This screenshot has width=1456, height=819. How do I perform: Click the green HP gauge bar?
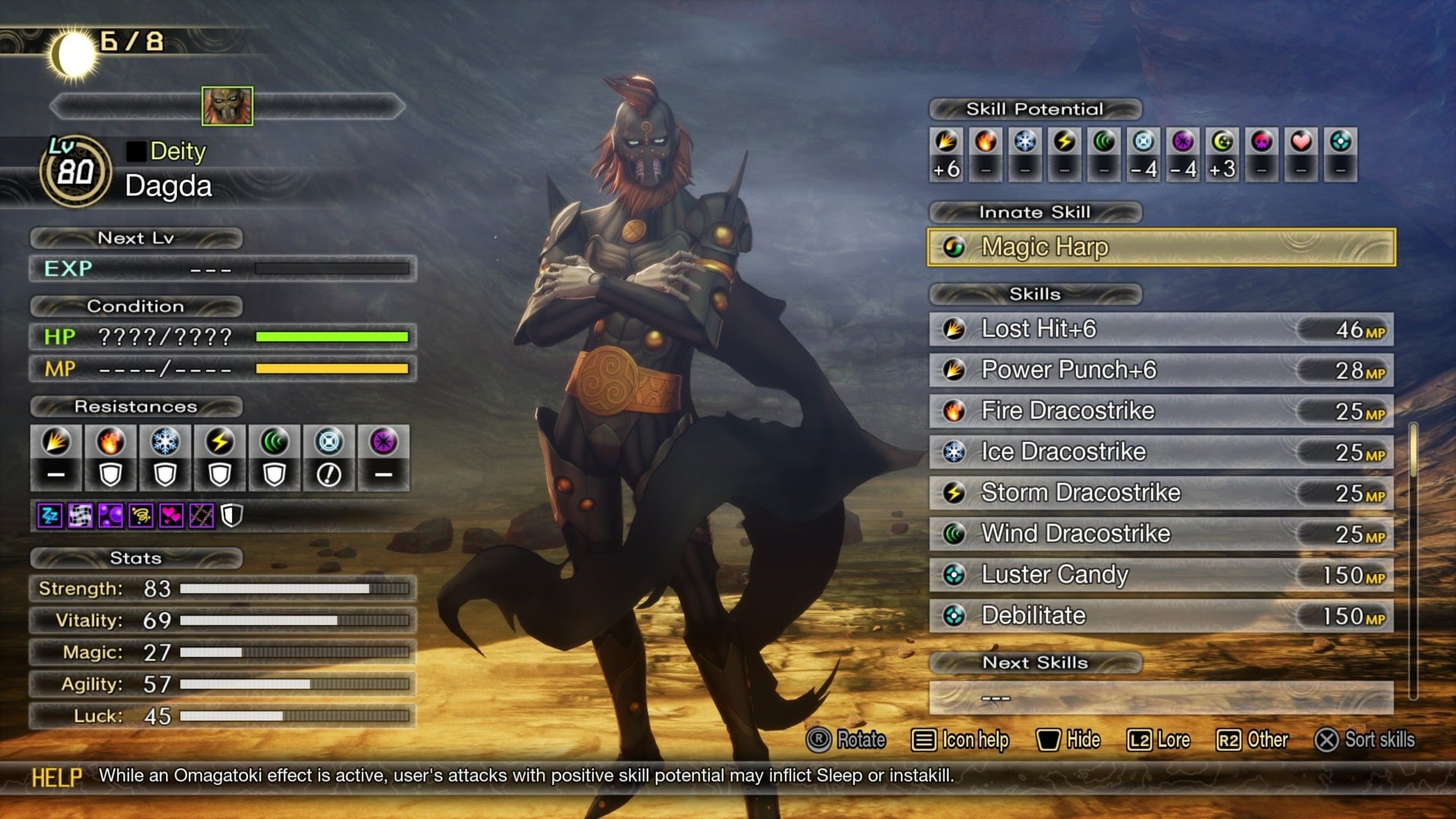[x=334, y=336]
